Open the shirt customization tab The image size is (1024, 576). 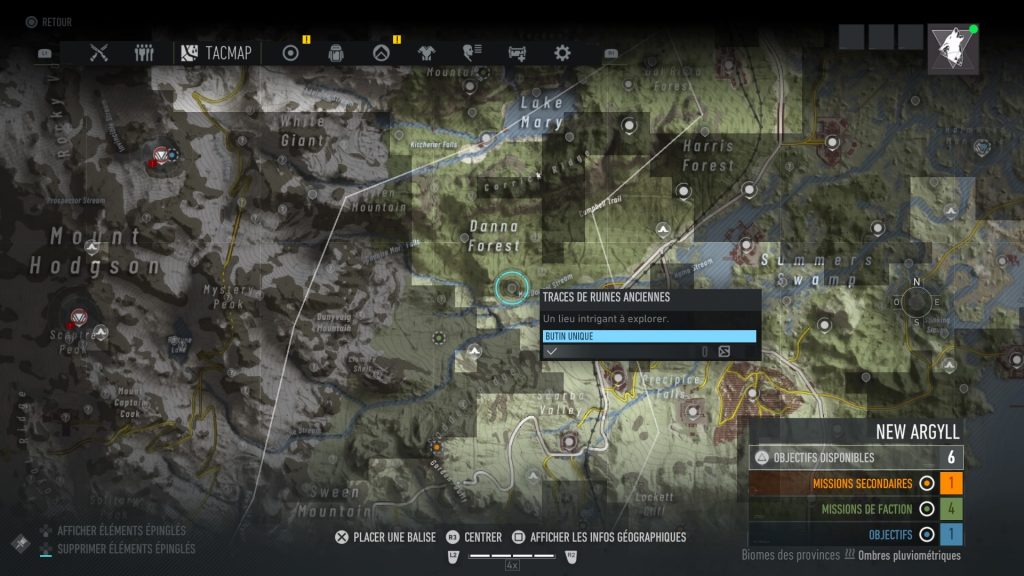click(426, 53)
